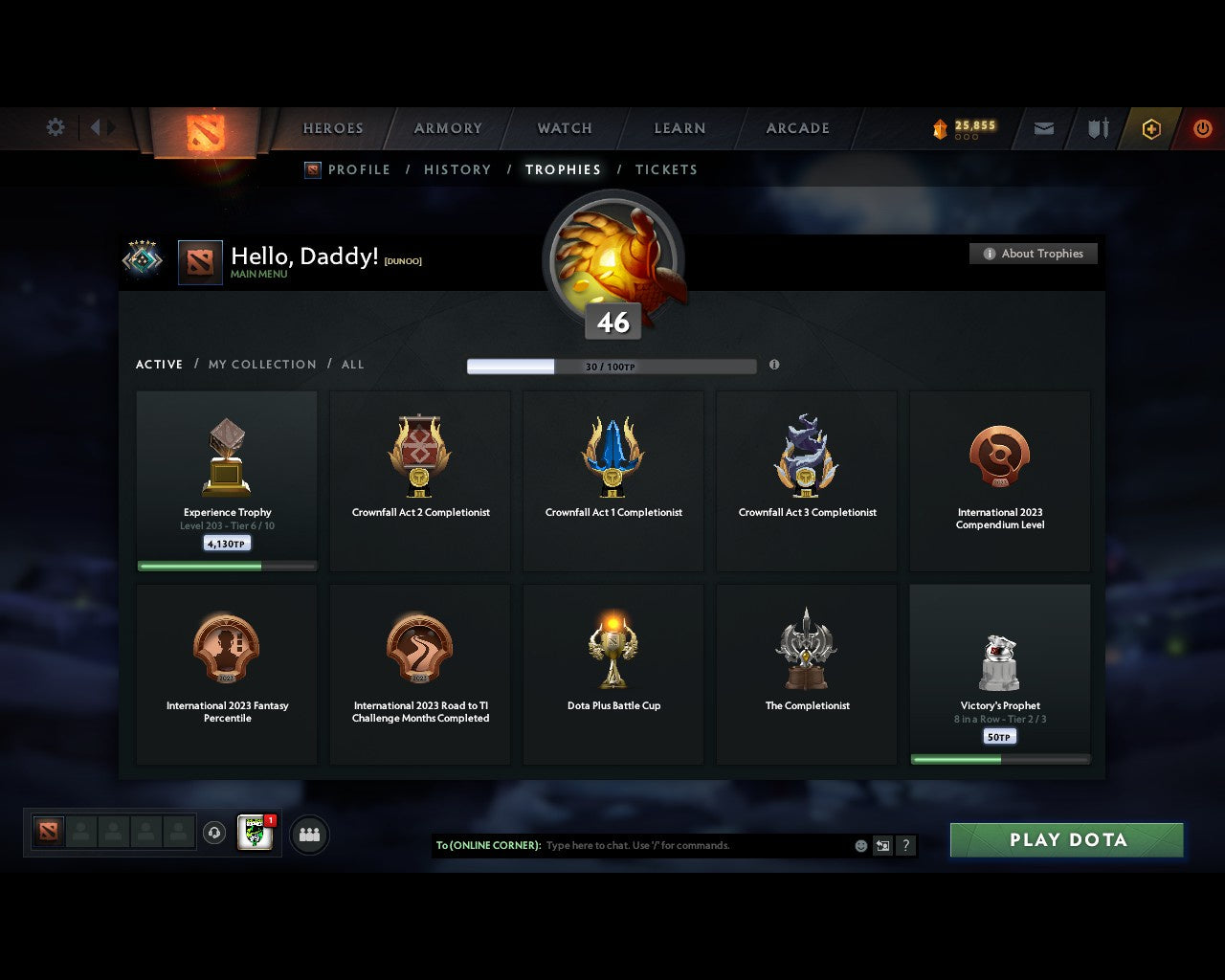Image resolution: width=1225 pixels, height=980 pixels.
Task: Expand the left arrow navigation chevron
Action: (96, 126)
